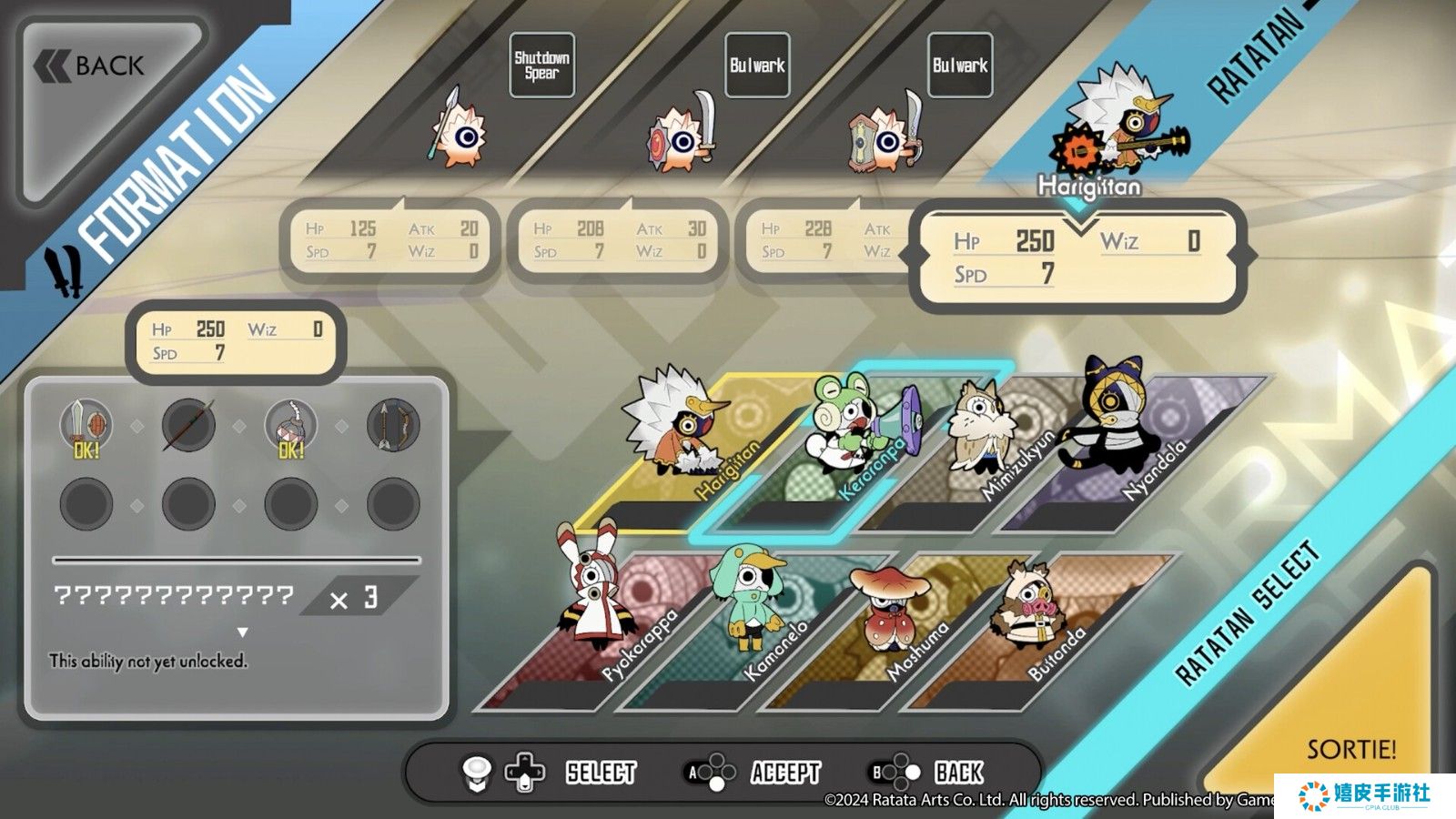Click the sword and shield ability icon
Viewport: 1456px width, 819px height.
click(86, 425)
